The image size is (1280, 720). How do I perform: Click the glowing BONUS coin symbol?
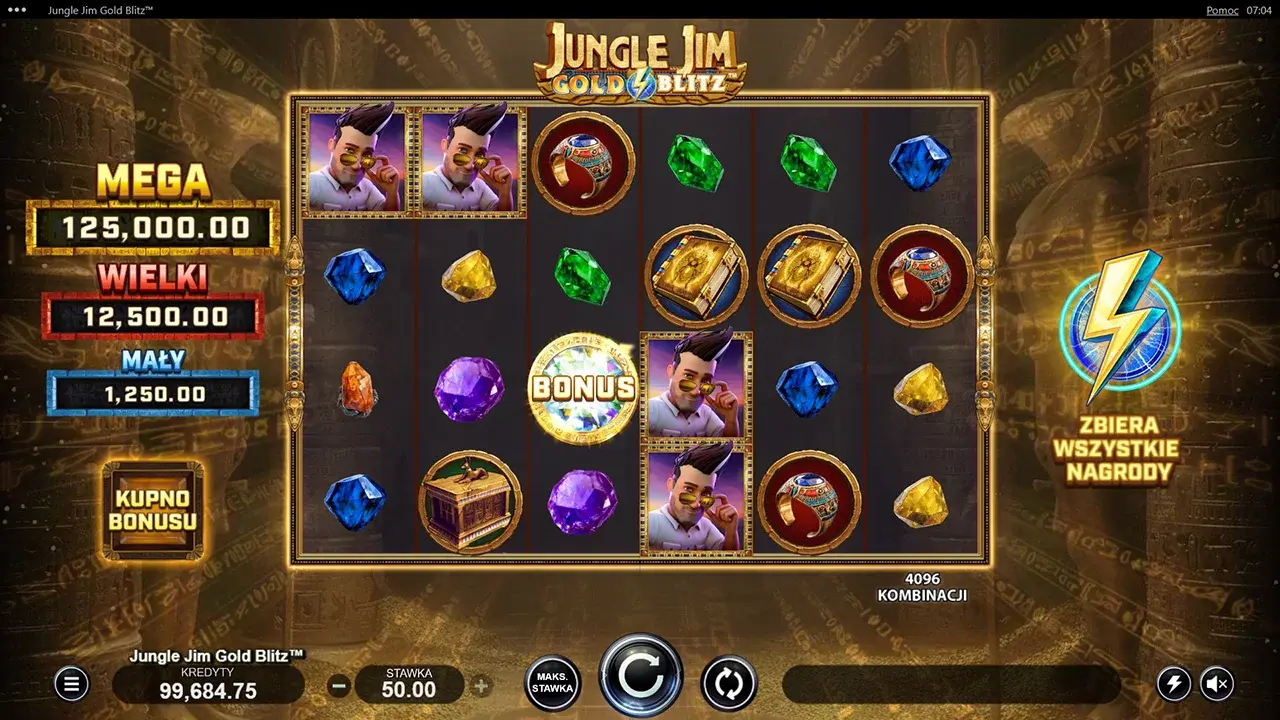pyautogui.click(x=583, y=389)
